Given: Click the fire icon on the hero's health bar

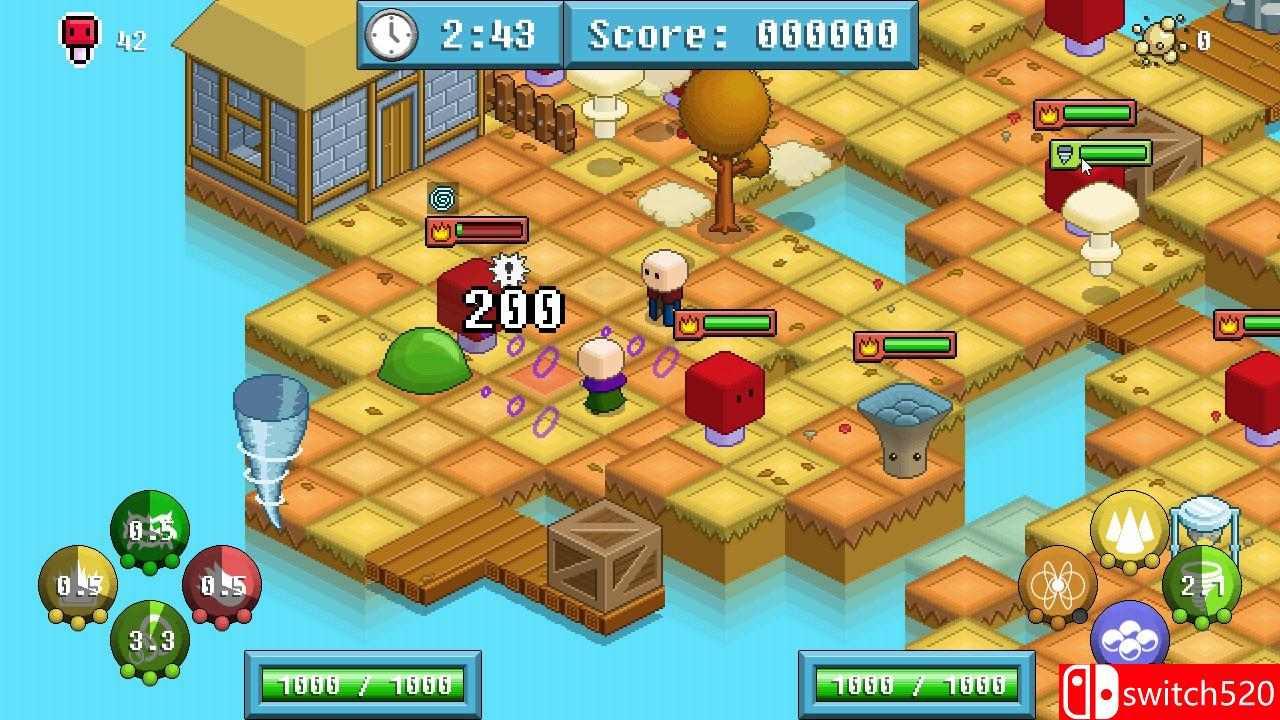Looking at the screenshot, I should [688, 322].
